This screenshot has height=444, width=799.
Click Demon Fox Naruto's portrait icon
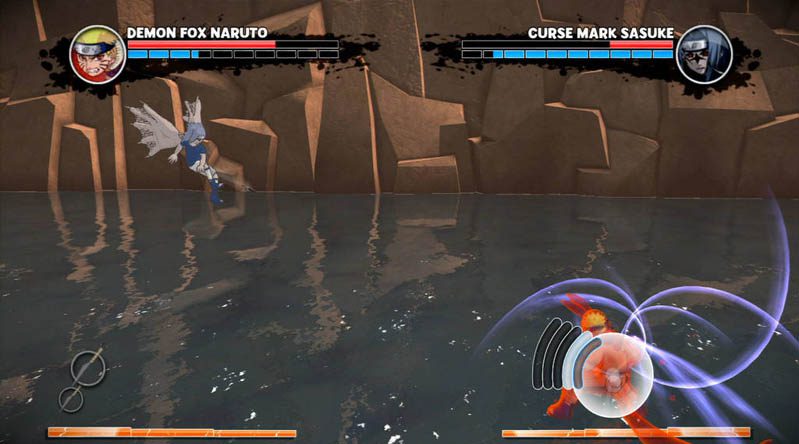(97, 54)
